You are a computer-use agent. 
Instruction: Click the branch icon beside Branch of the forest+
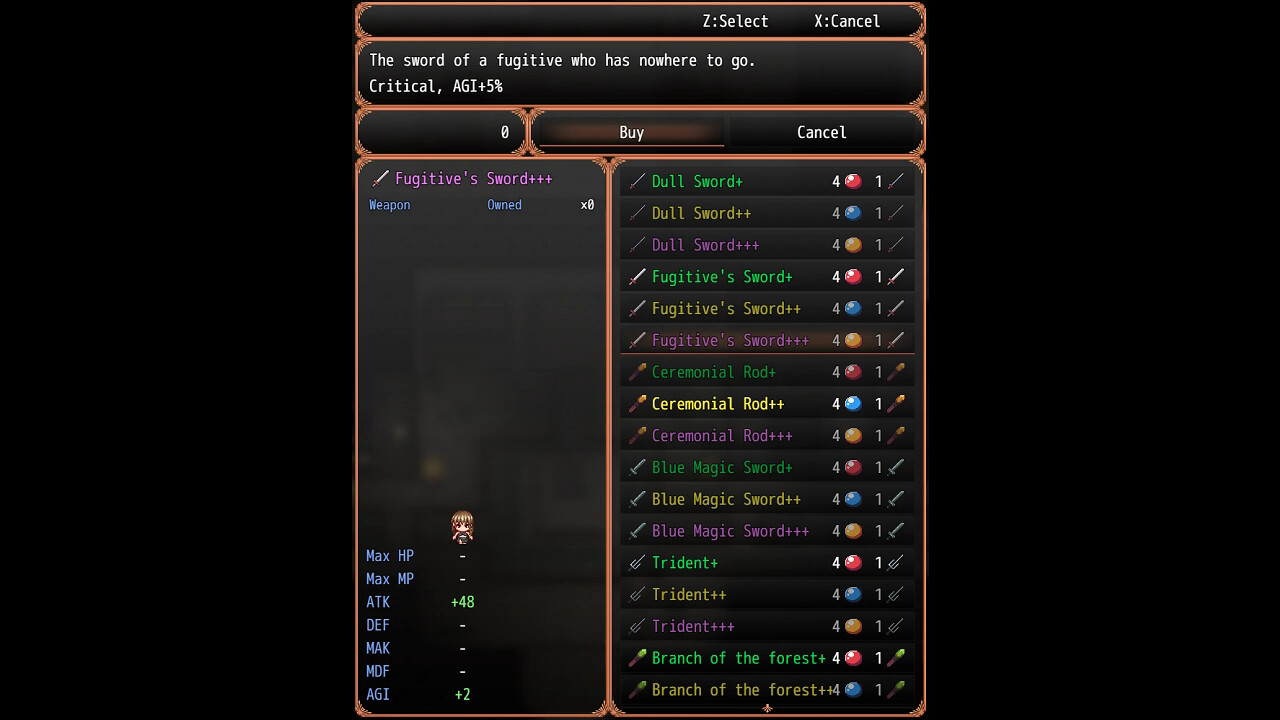(x=637, y=658)
